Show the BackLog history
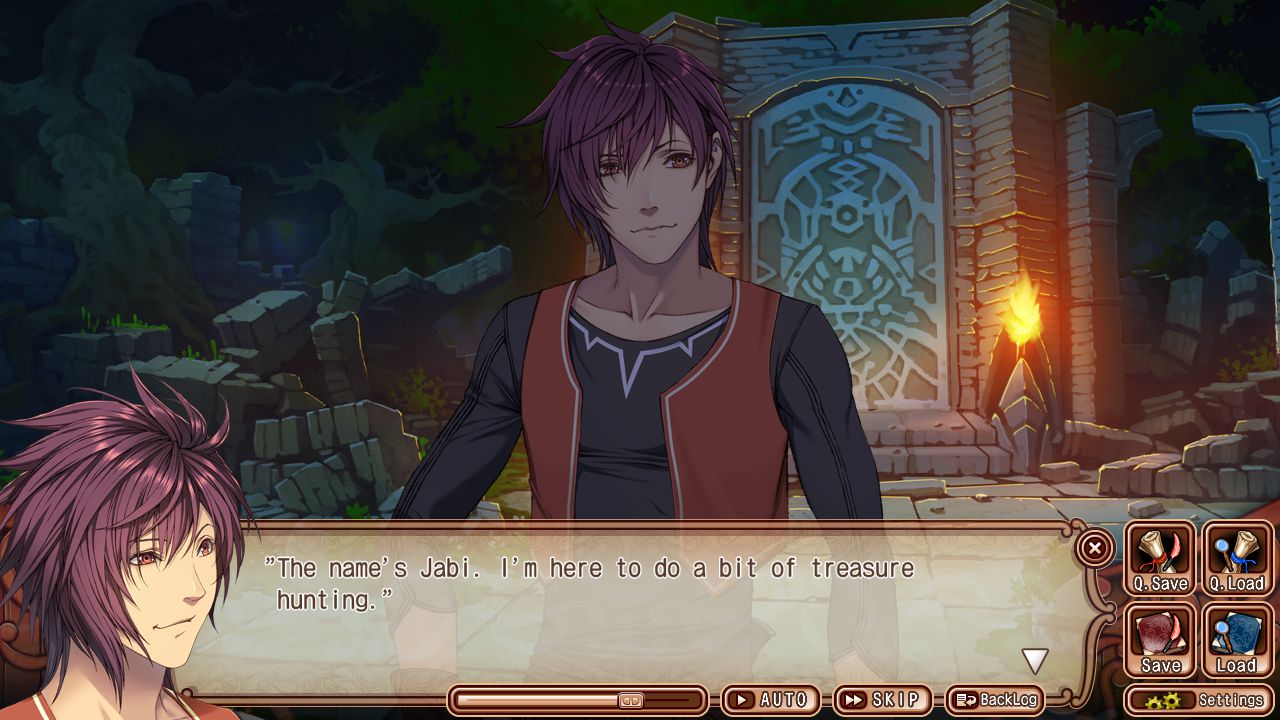The image size is (1280, 720). (x=995, y=700)
